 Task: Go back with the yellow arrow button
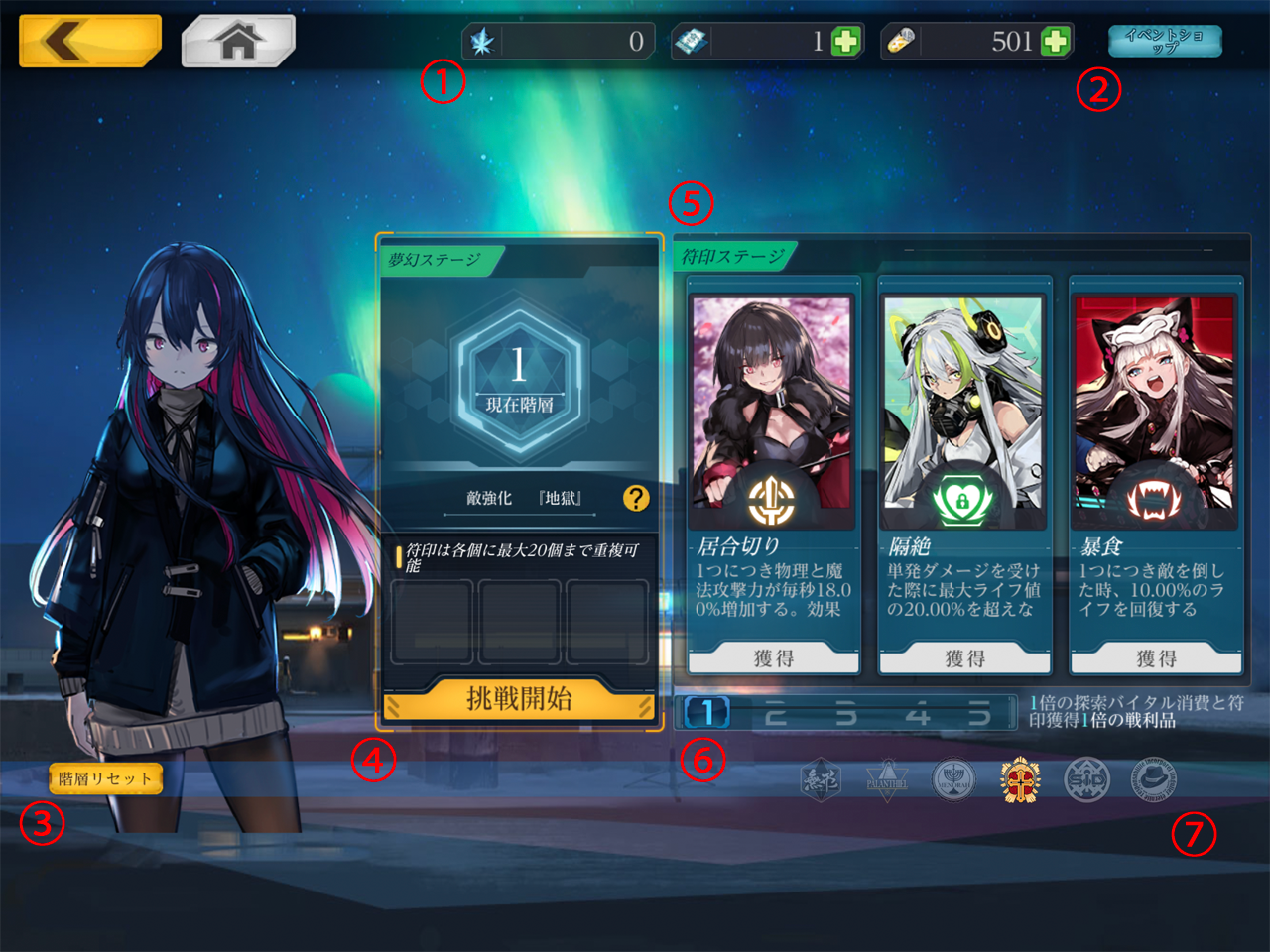(89, 41)
